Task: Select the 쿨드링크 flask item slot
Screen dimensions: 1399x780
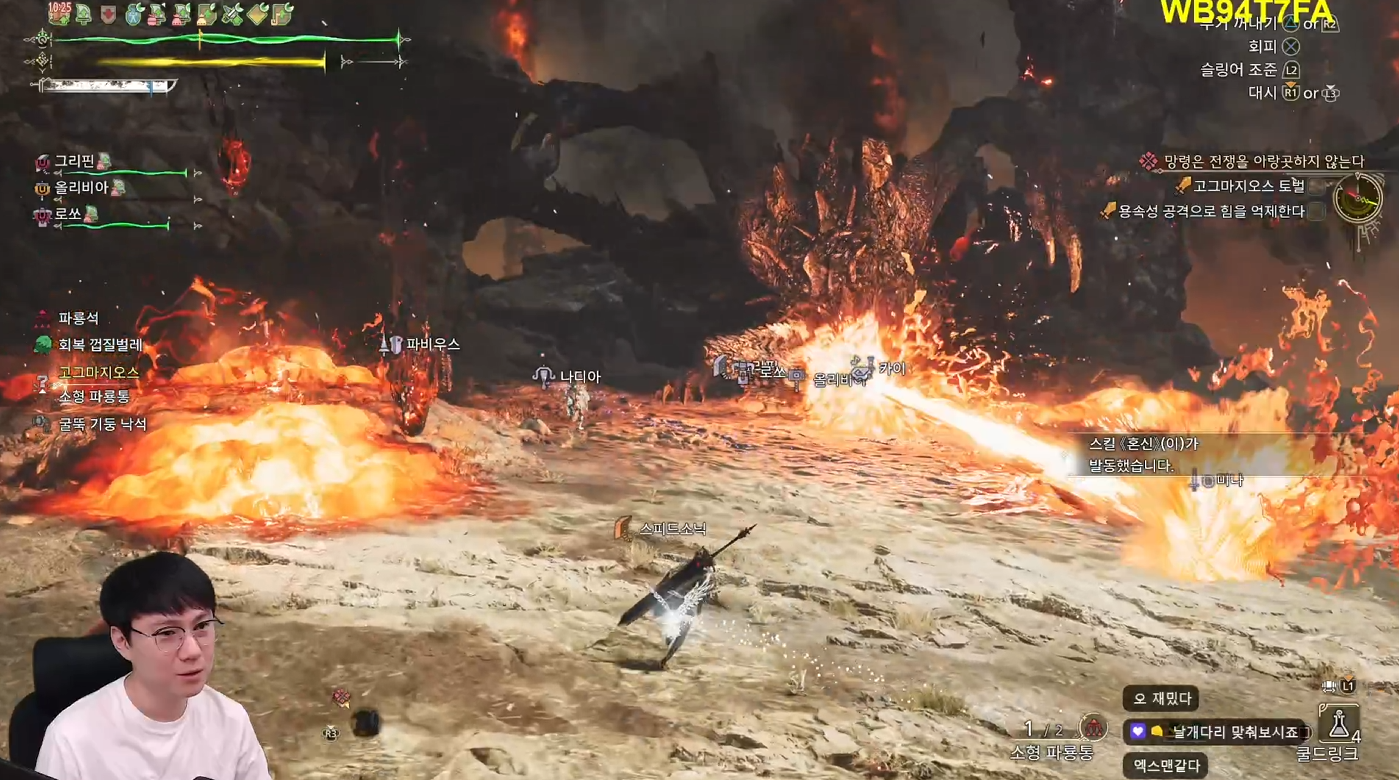Action: 1339,723
